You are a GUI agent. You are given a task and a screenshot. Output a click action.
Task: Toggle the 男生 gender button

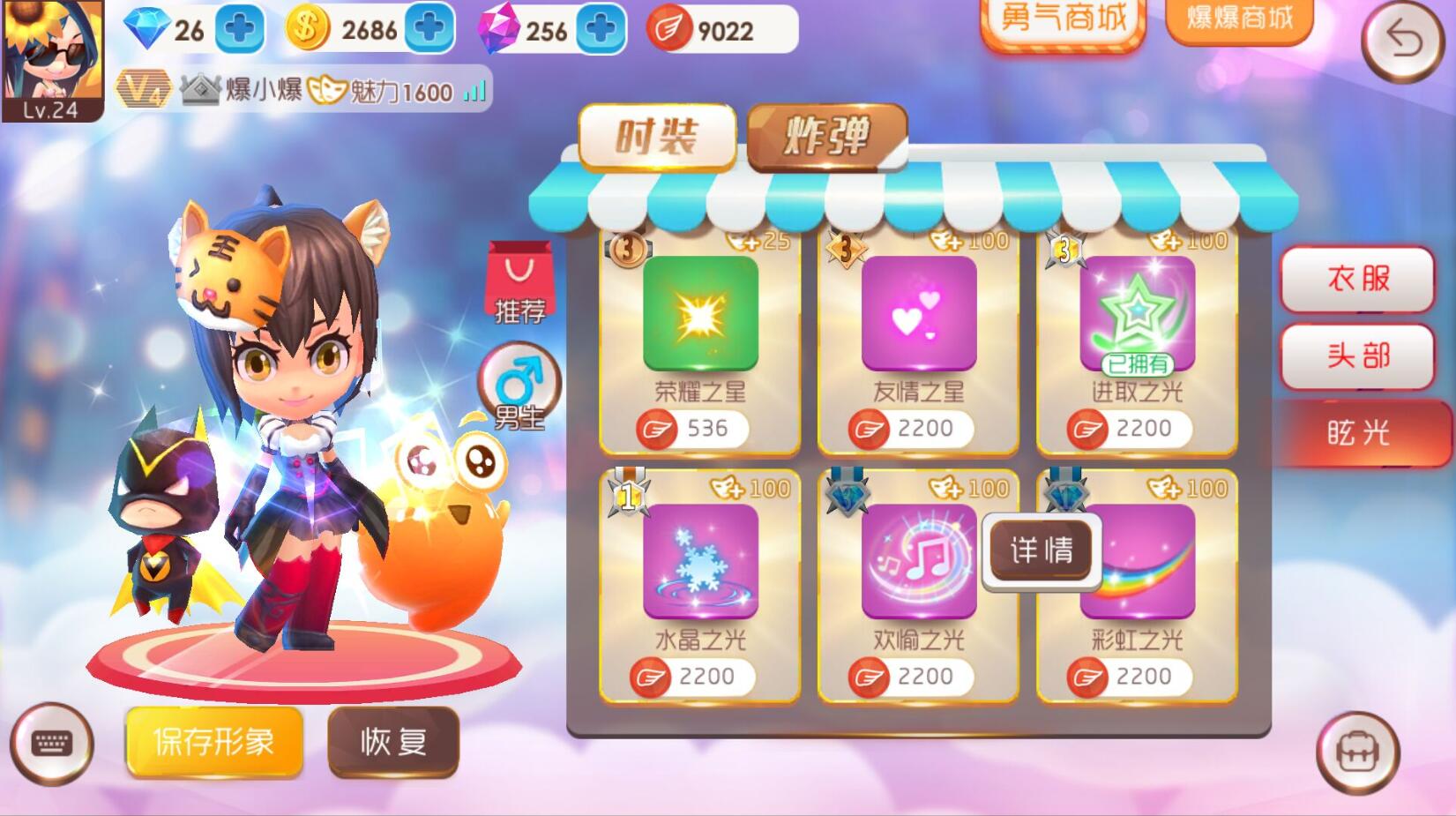pos(519,386)
